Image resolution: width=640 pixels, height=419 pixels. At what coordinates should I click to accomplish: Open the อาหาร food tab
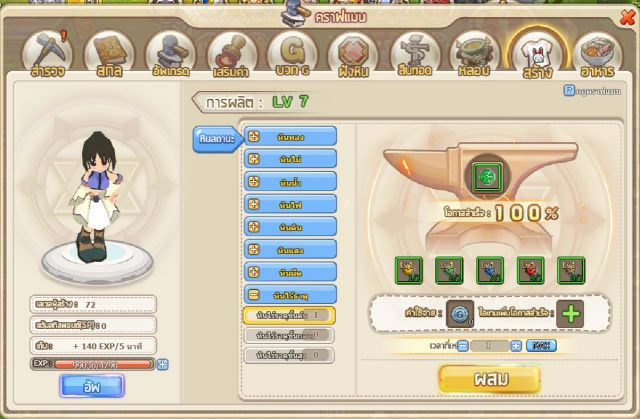tap(594, 53)
